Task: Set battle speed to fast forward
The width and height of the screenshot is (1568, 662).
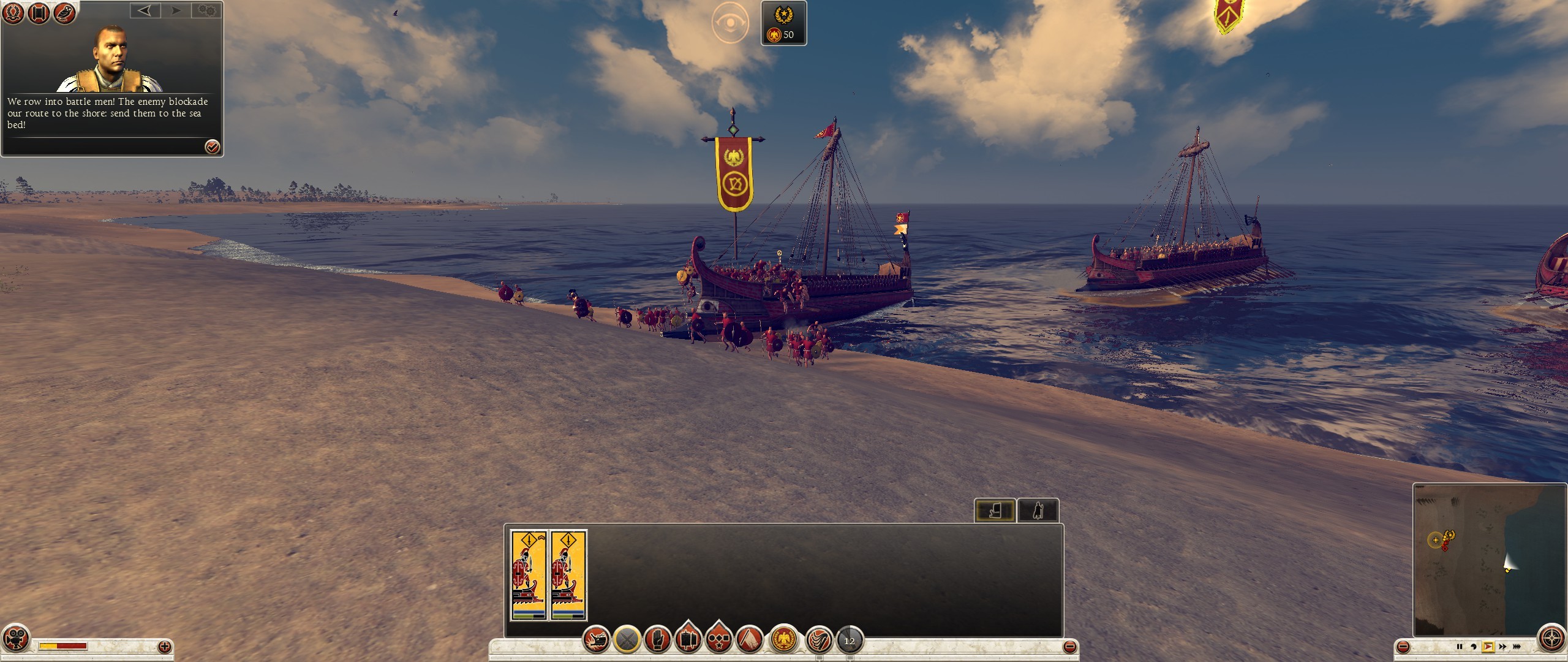Action: 1502,647
